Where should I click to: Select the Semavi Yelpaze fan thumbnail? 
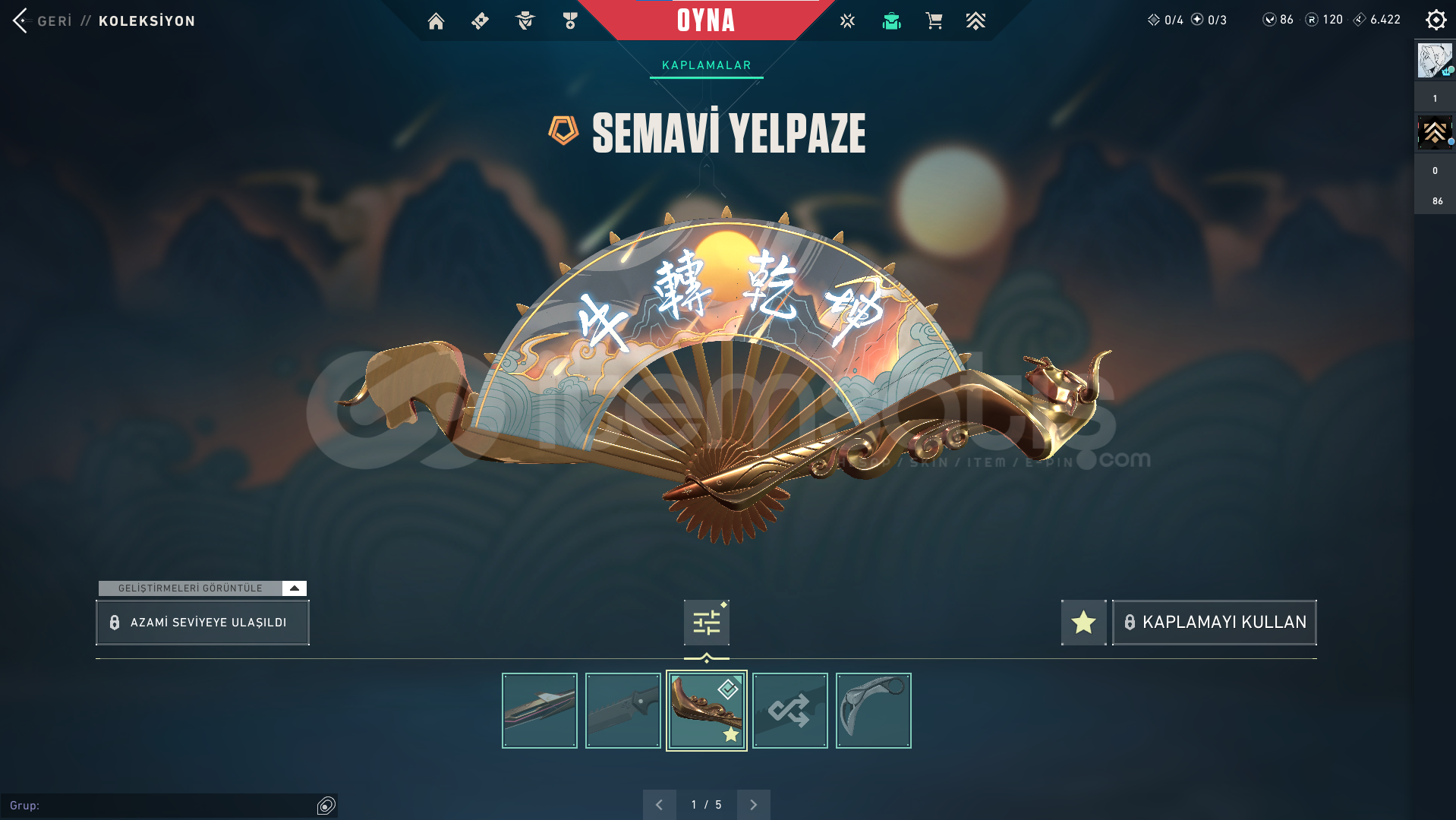click(x=706, y=711)
